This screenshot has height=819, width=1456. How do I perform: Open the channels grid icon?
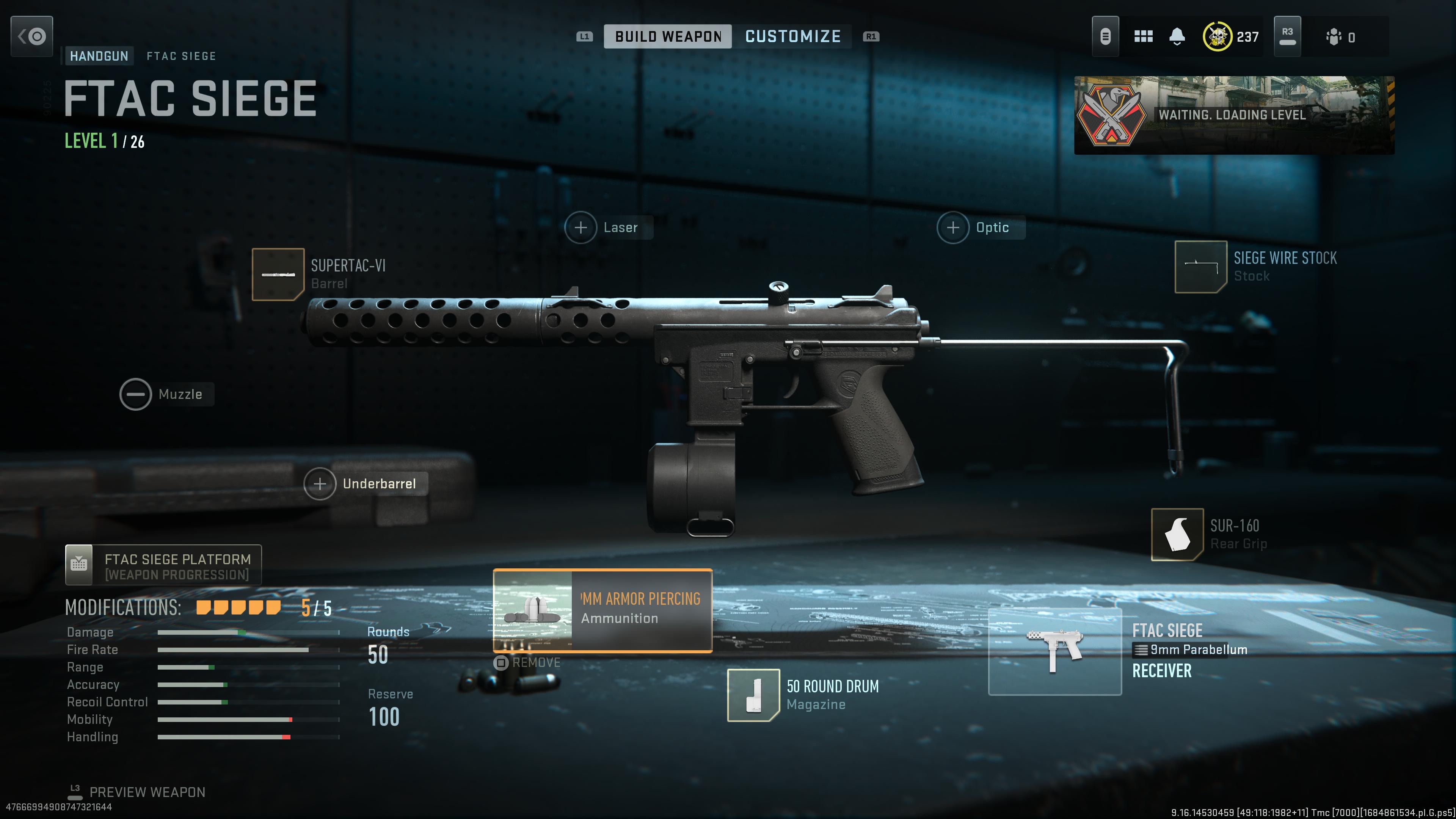click(x=1144, y=36)
